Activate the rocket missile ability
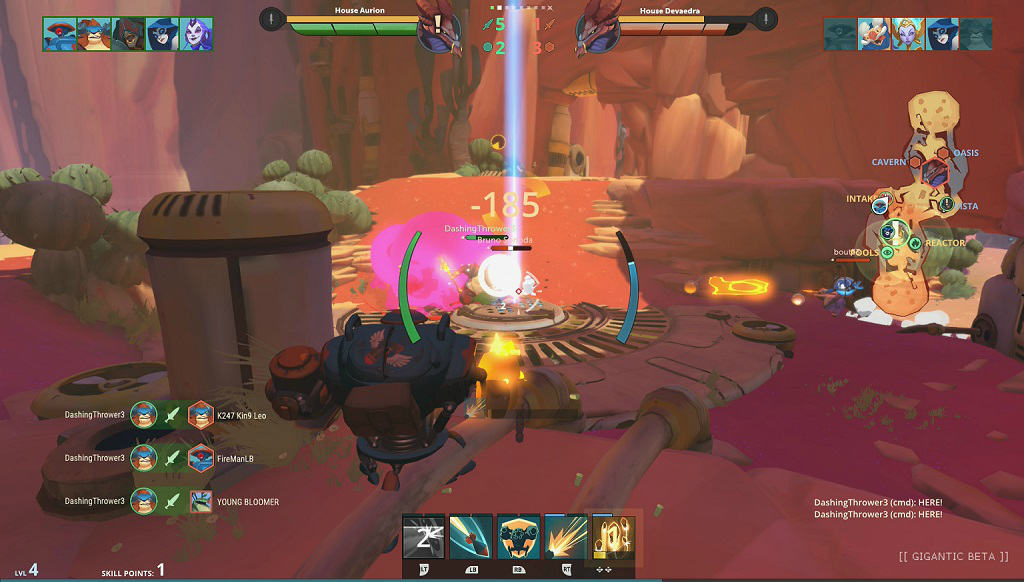The width and height of the screenshot is (1024, 582). [470, 537]
